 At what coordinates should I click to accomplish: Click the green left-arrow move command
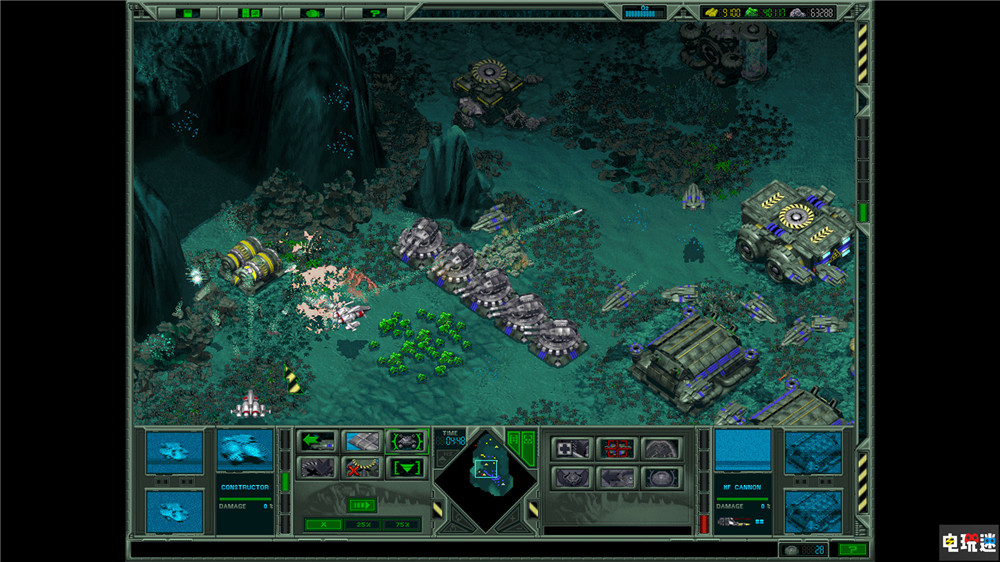[x=318, y=441]
